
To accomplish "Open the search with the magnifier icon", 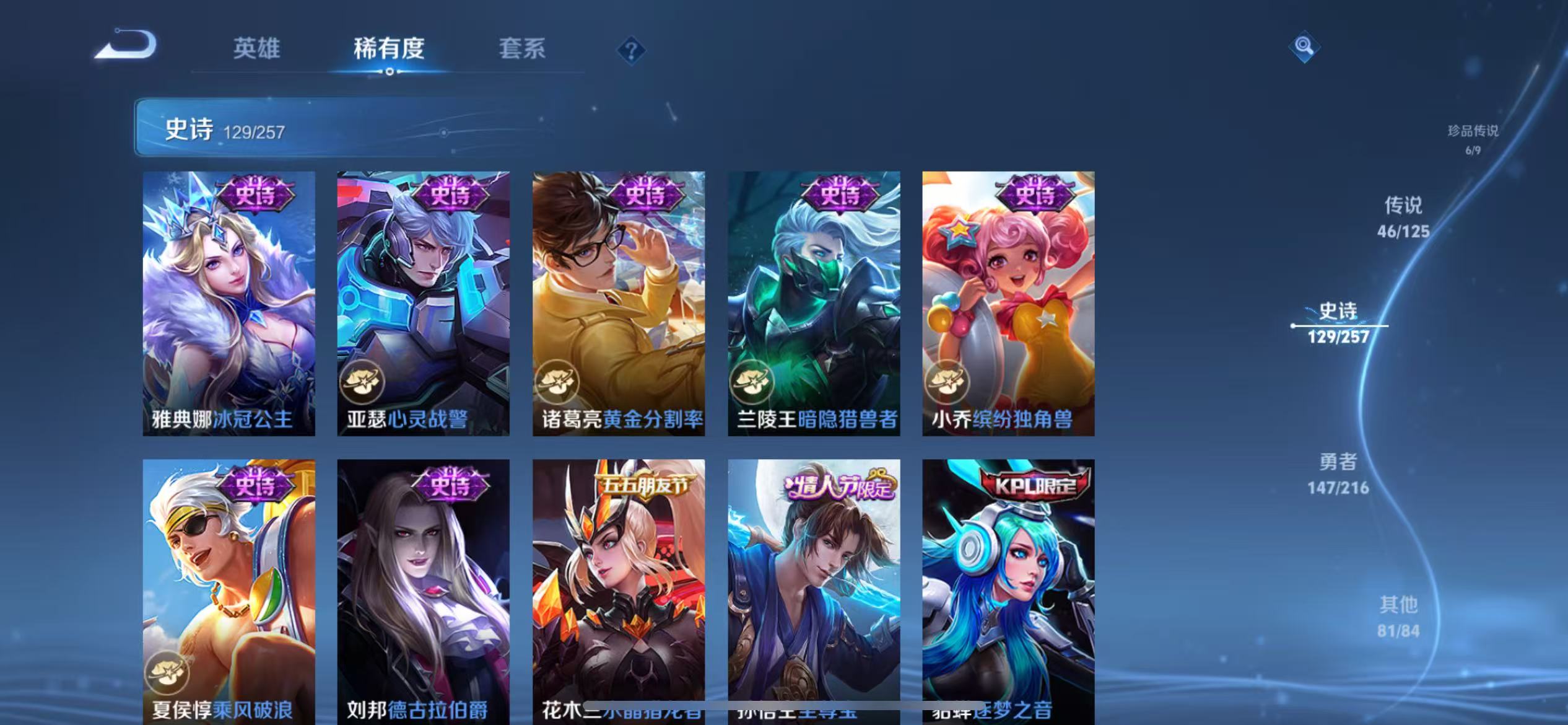I will (1304, 46).
